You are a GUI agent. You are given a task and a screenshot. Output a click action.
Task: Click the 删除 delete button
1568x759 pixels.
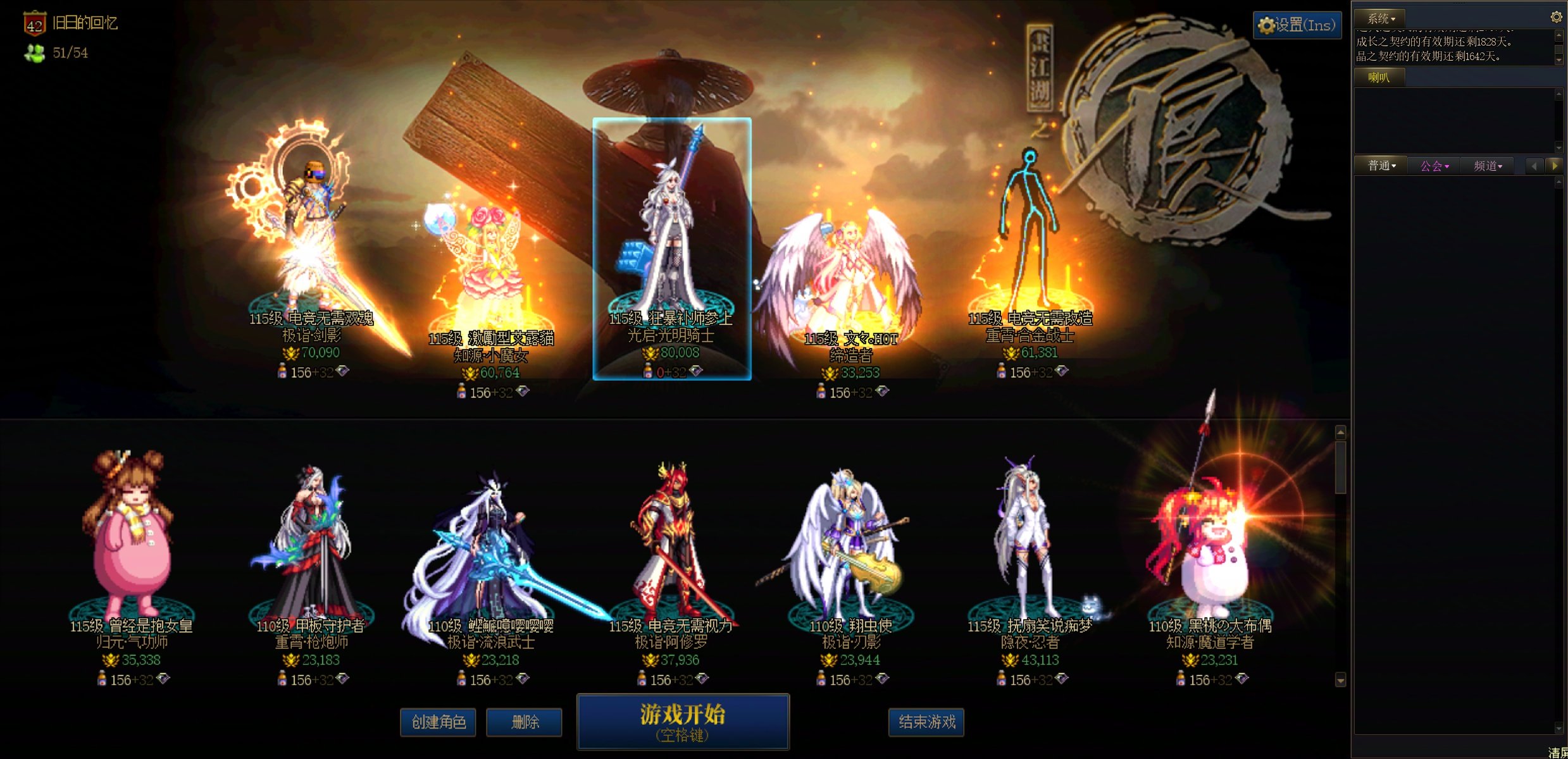pyautogui.click(x=524, y=722)
